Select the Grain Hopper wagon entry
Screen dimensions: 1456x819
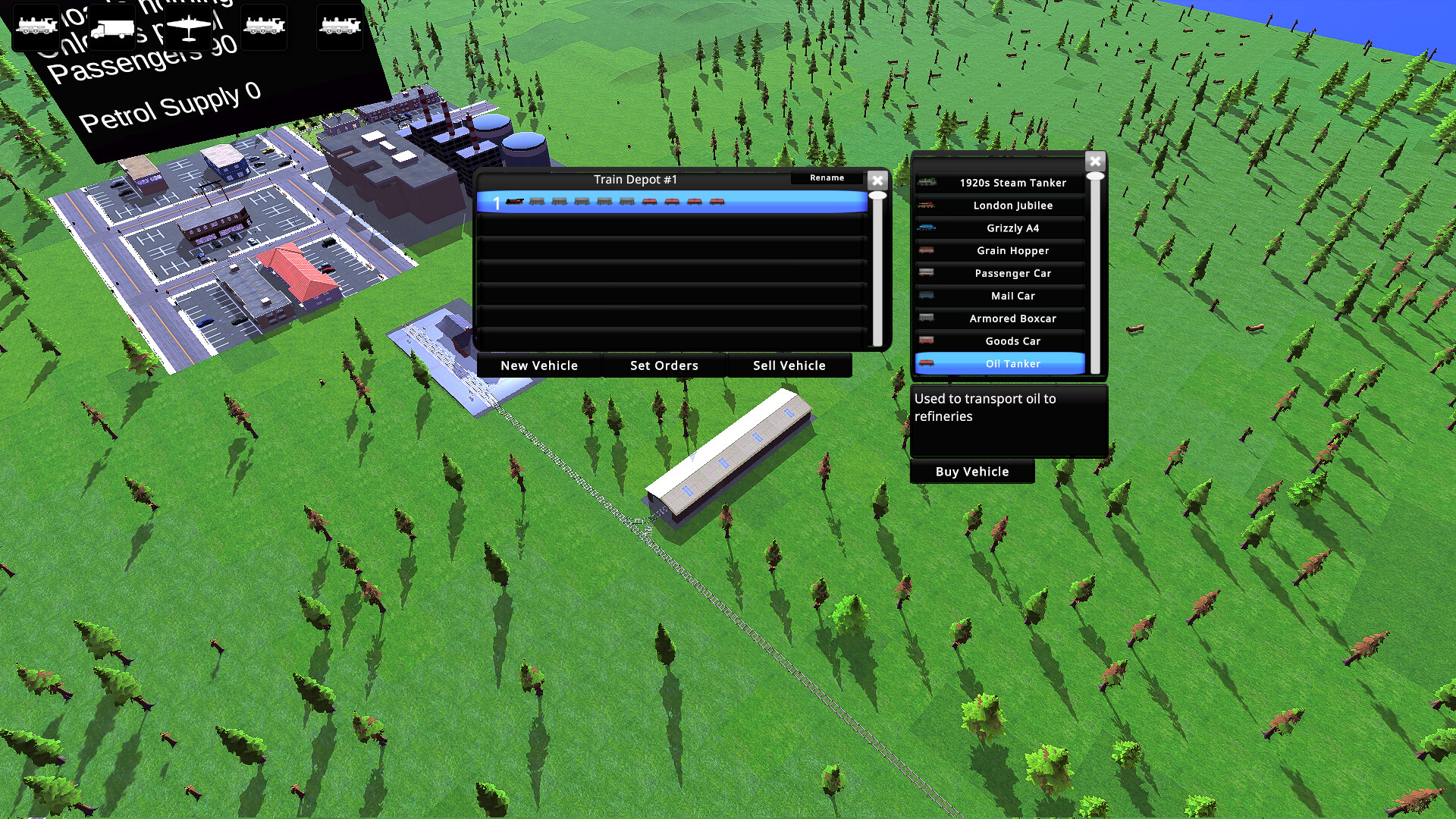coord(1013,250)
